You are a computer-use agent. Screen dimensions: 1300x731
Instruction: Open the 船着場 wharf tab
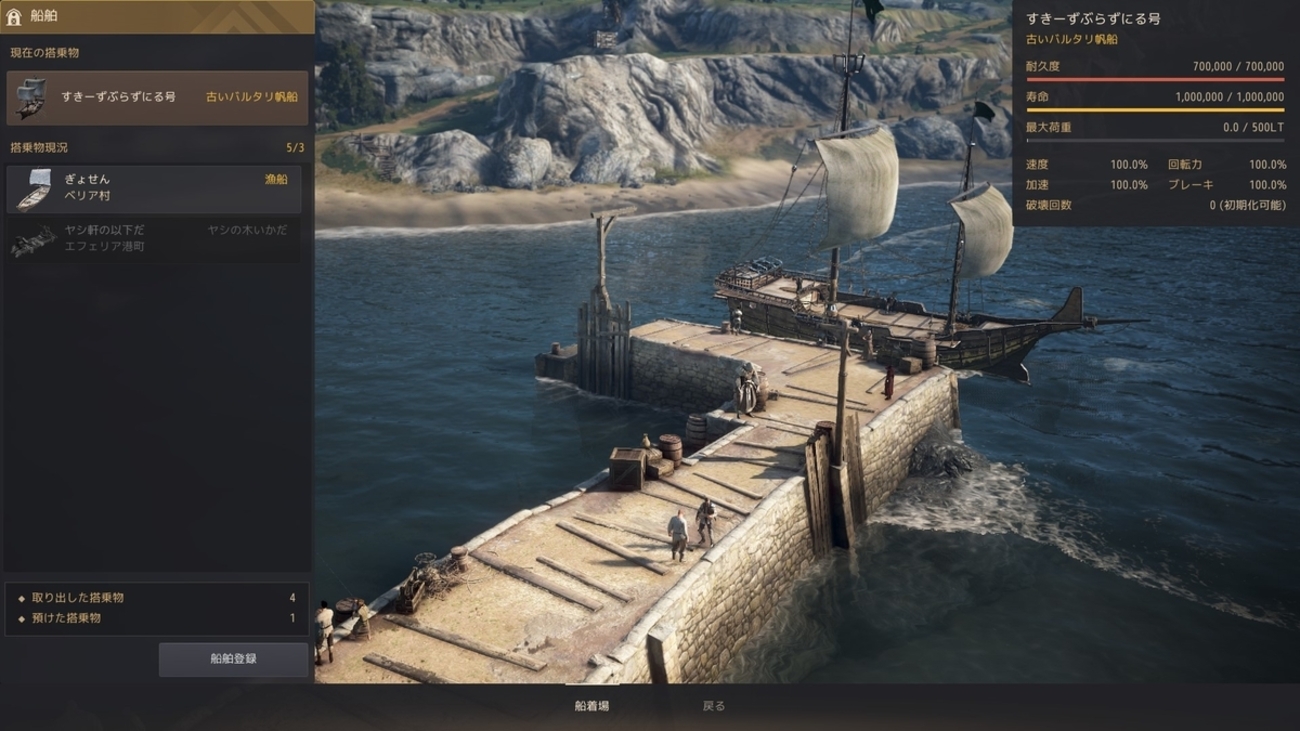tap(592, 706)
